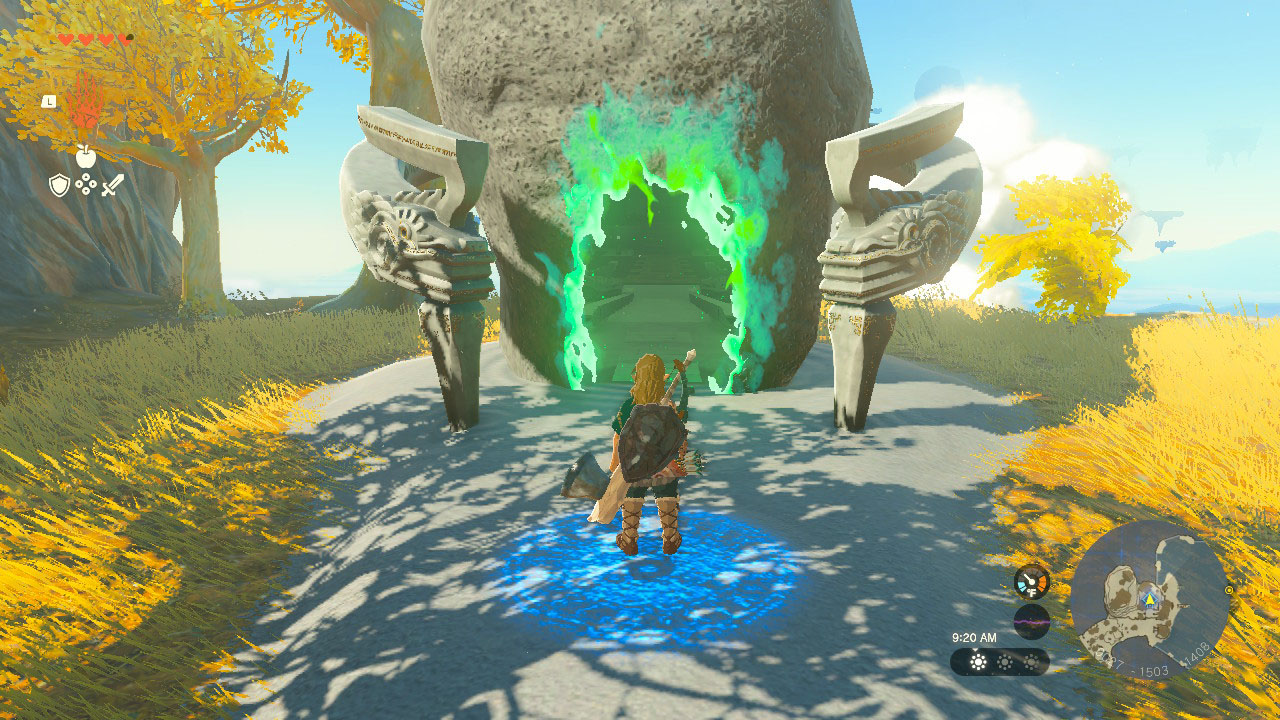Click the materials dots icon near the shield
The image size is (1280, 720).
click(x=85, y=184)
